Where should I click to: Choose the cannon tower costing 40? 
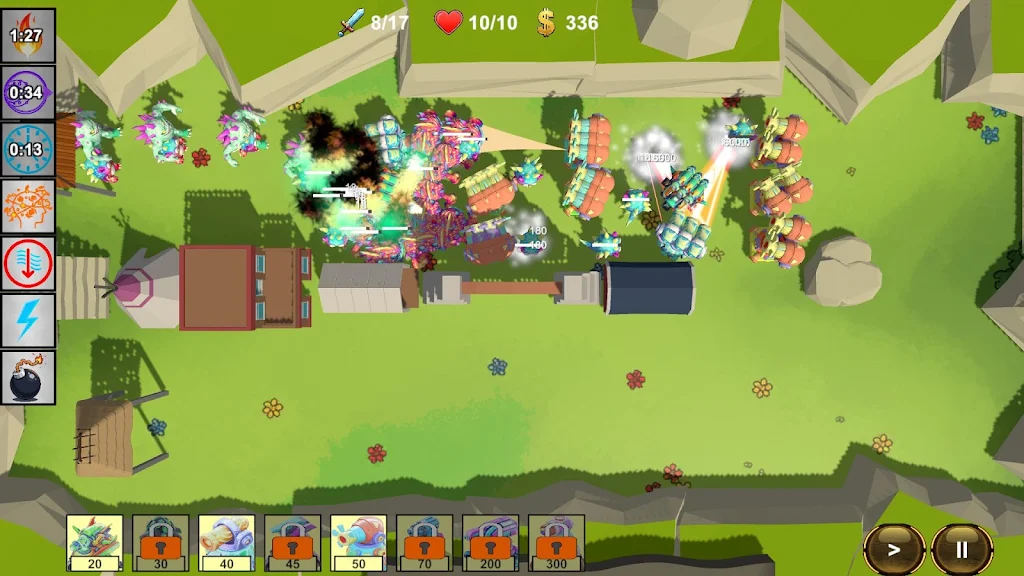[x=227, y=543]
